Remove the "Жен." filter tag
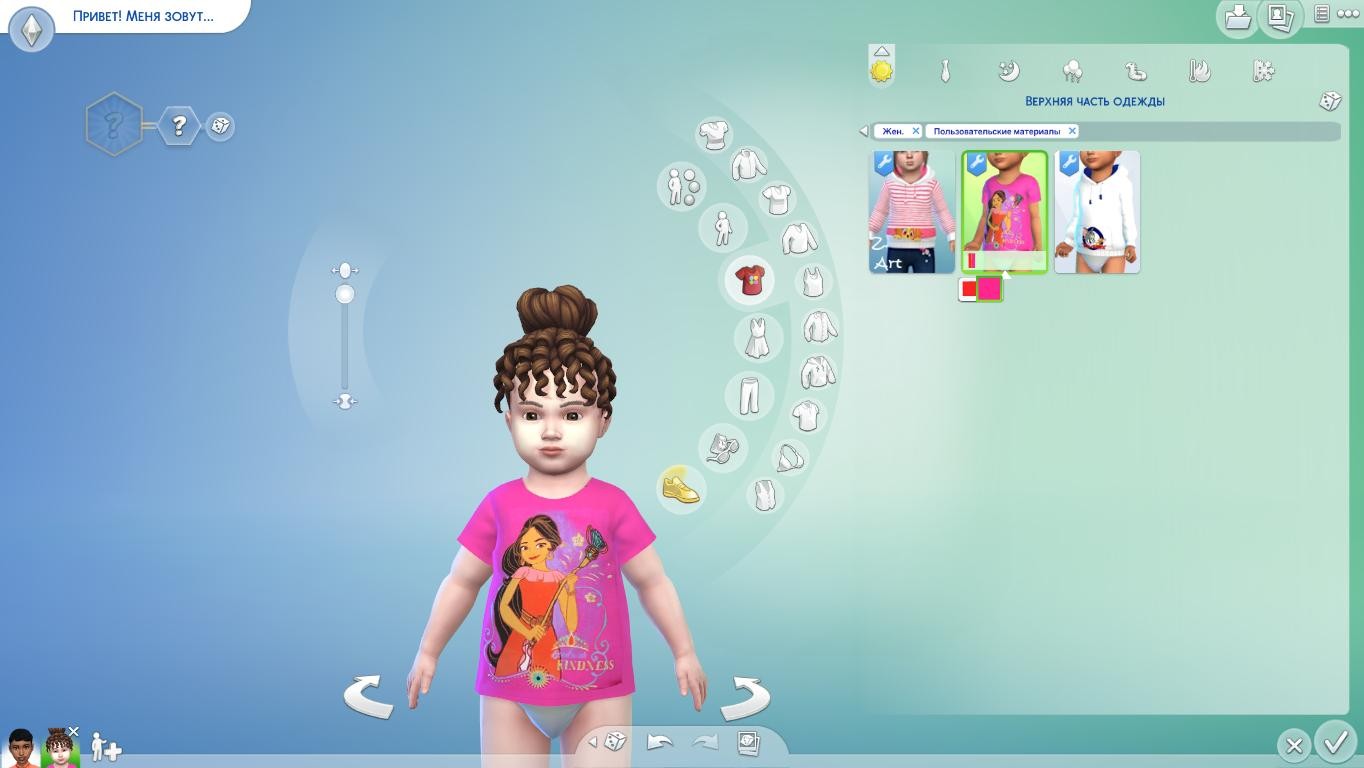Viewport: 1364px width, 768px height. [x=915, y=131]
